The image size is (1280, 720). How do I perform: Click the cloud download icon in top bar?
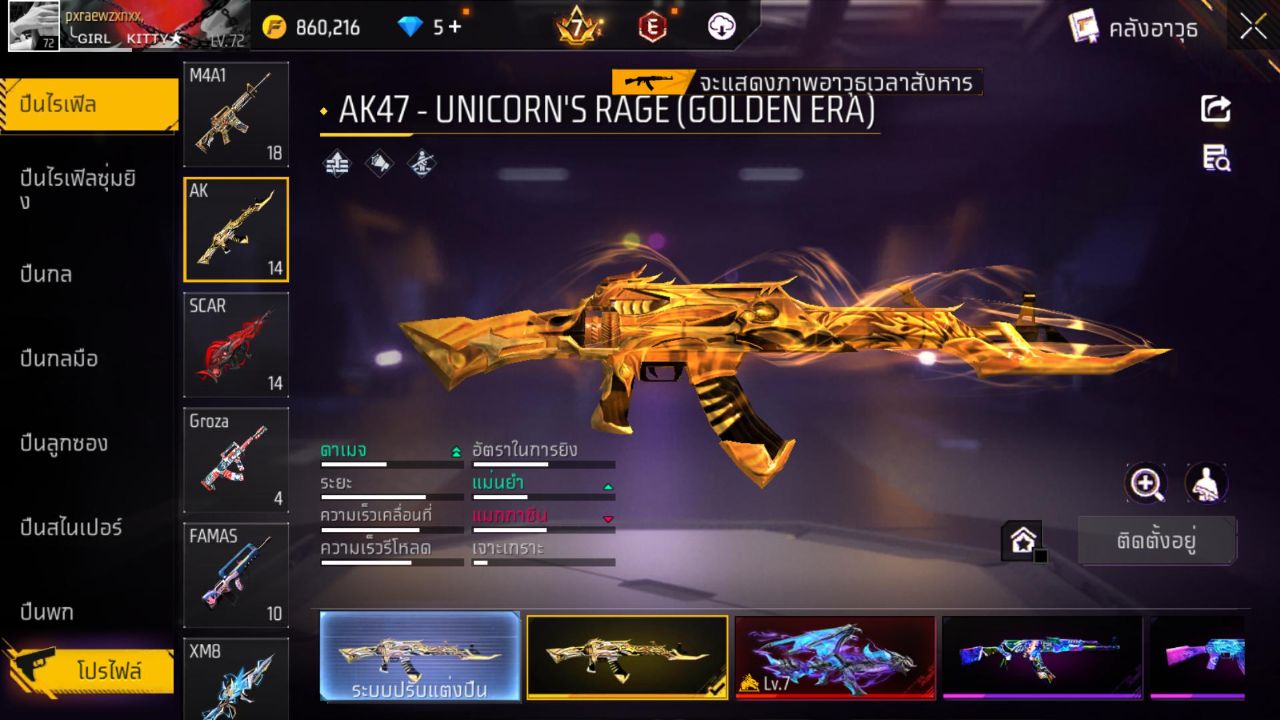720,27
